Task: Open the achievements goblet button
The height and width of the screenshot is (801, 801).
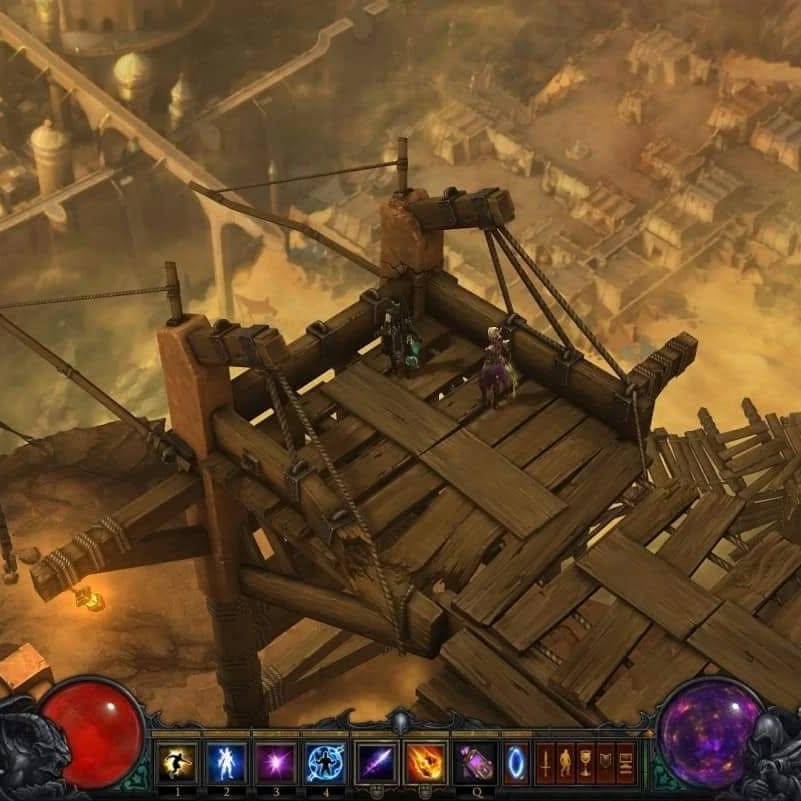Action: point(585,763)
